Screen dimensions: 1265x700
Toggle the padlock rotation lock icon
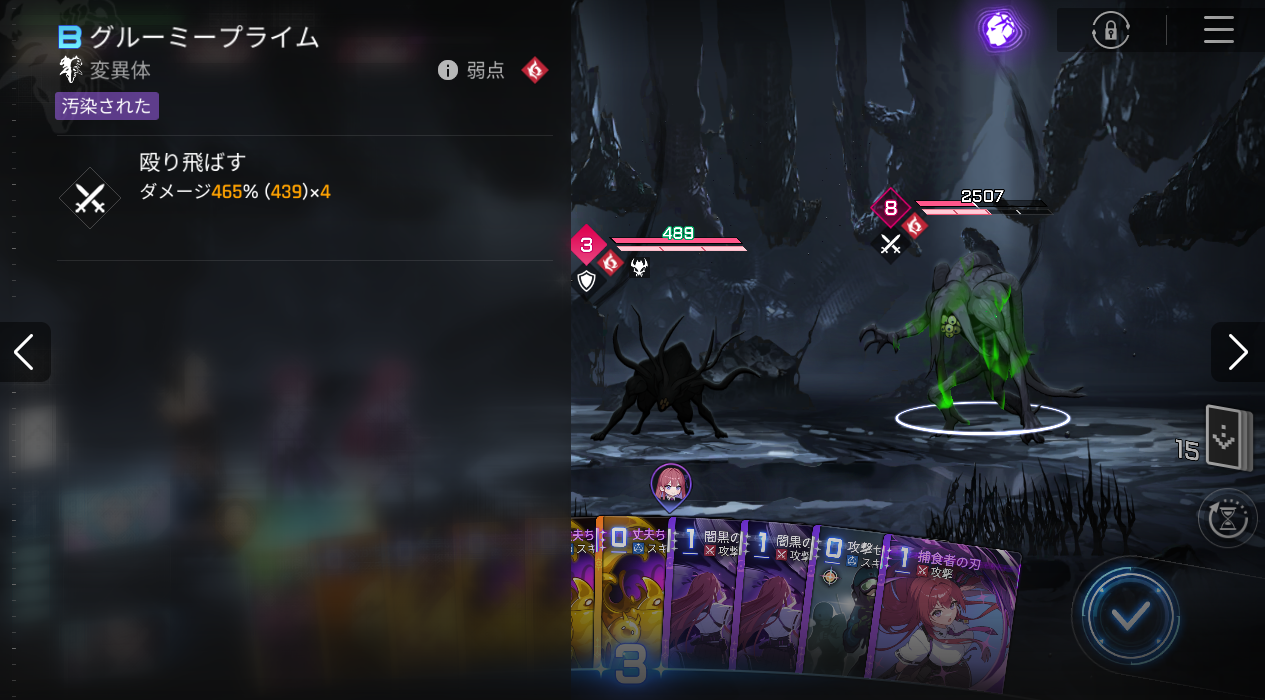(1110, 31)
